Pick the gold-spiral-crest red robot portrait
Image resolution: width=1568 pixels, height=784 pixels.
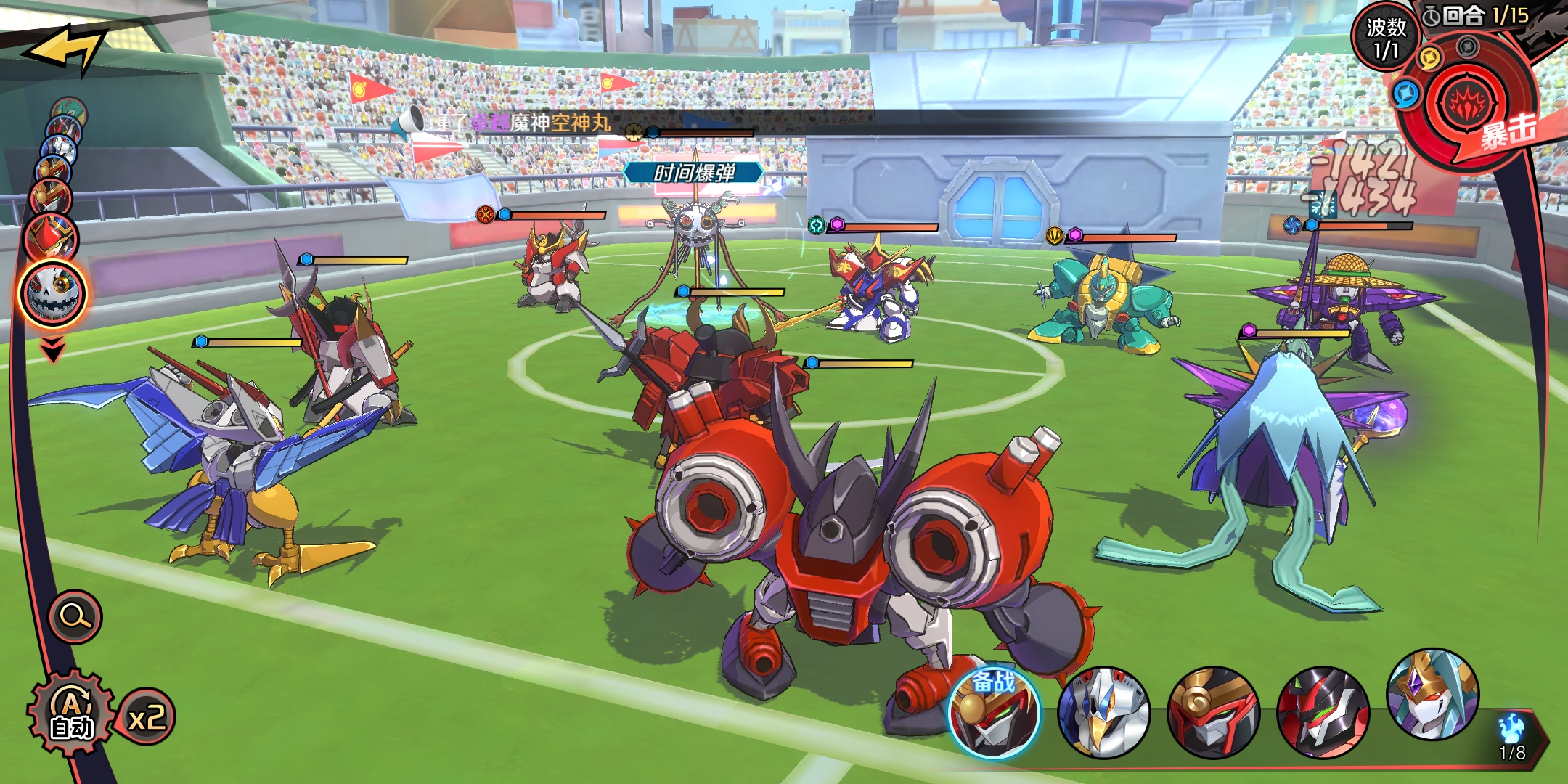[x=1213, y=713]
